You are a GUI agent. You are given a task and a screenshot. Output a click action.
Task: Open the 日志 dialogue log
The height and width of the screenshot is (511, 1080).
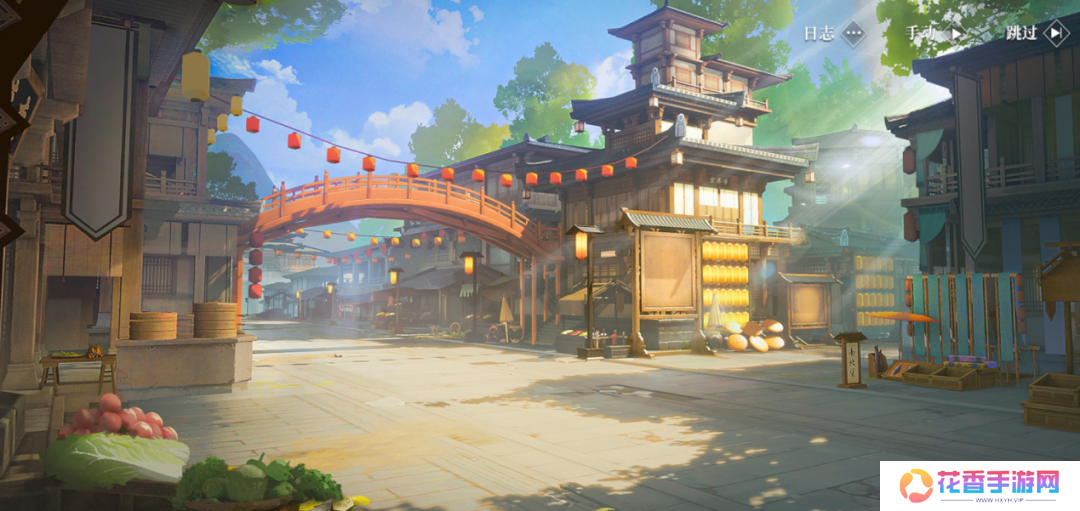pyautogui.click(x=833, y=33)
